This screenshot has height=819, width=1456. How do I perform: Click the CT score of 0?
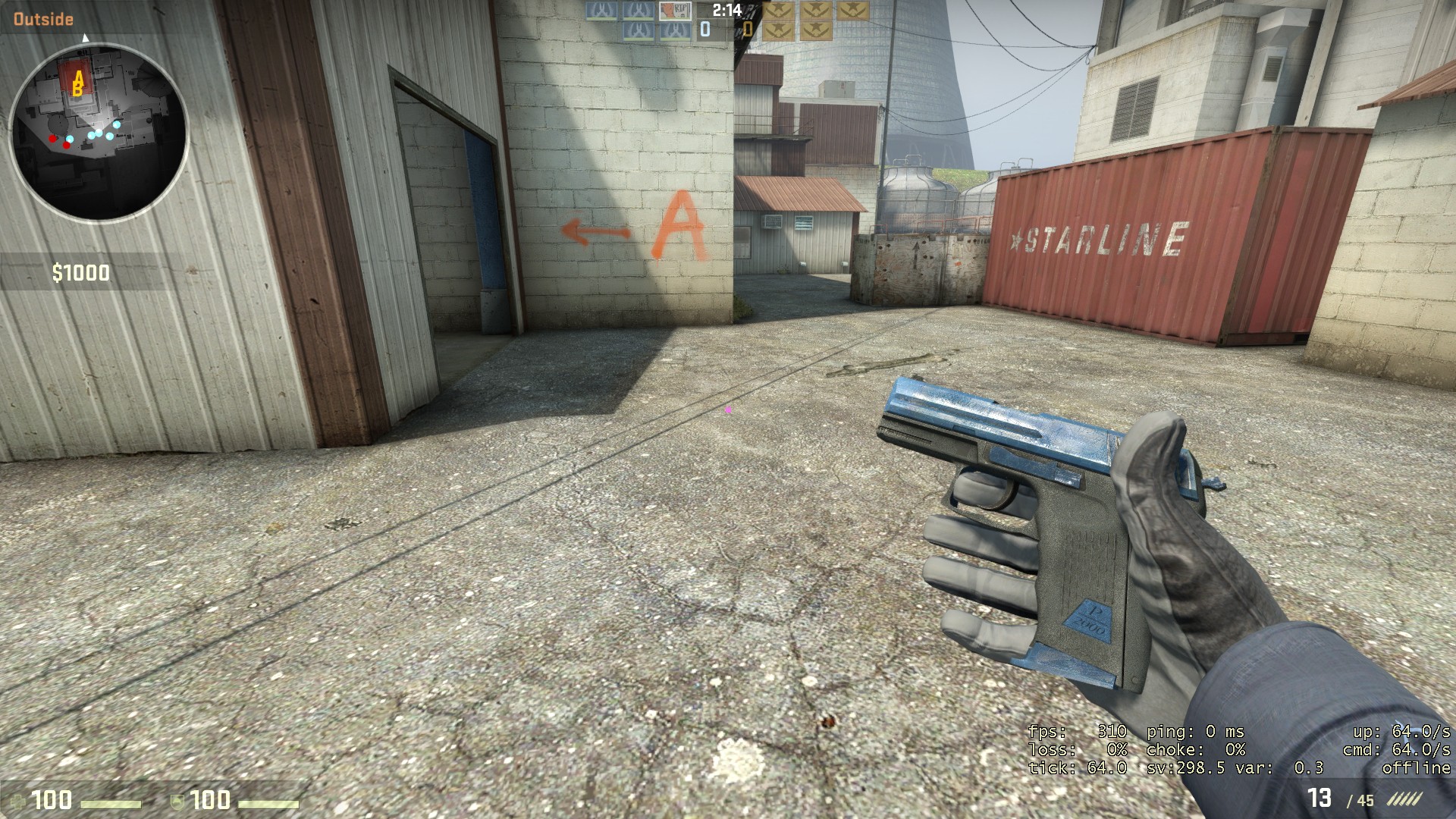coord(704,29)
